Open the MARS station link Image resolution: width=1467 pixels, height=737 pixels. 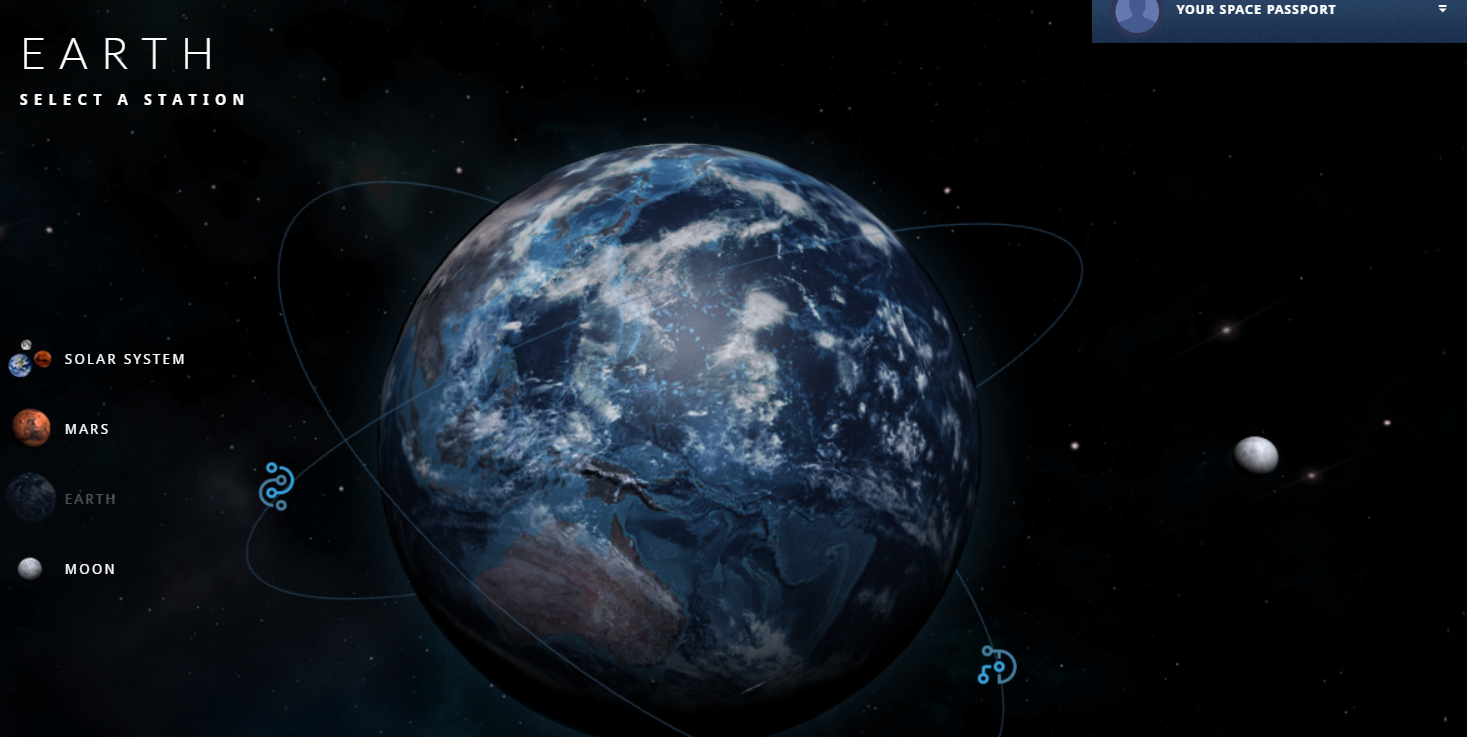click(87, 428)
